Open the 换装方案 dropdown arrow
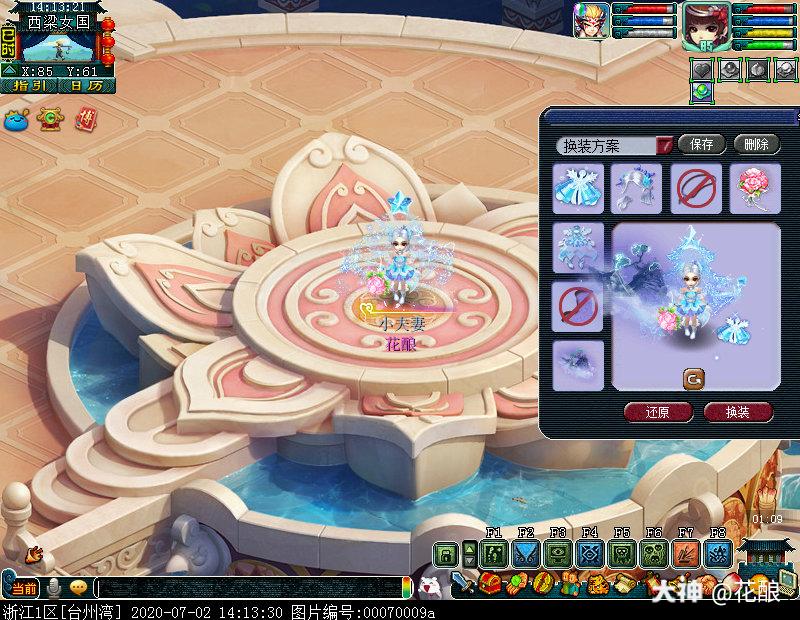This screenshot has width=800, height=620. (x=663, y=146)
